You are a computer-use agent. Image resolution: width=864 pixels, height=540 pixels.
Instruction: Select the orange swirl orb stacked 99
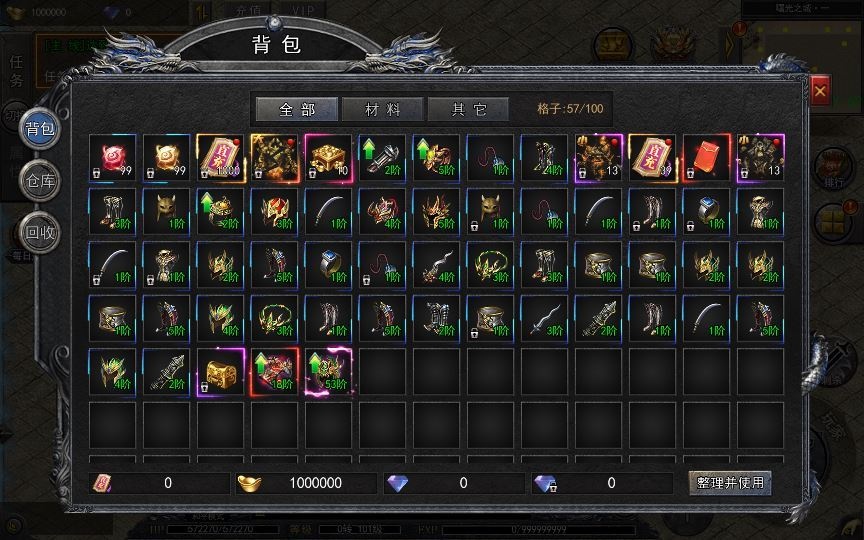coord(166,158)
